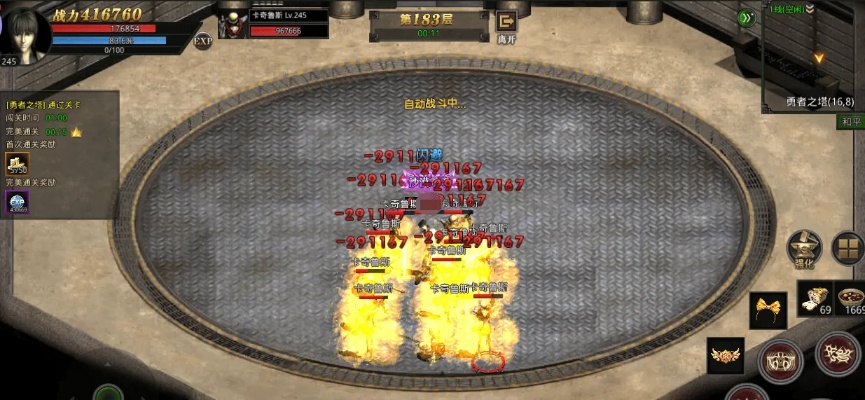Click the first-clear gold reward icon
Screen dimensions: 865x400
point(18,164)
